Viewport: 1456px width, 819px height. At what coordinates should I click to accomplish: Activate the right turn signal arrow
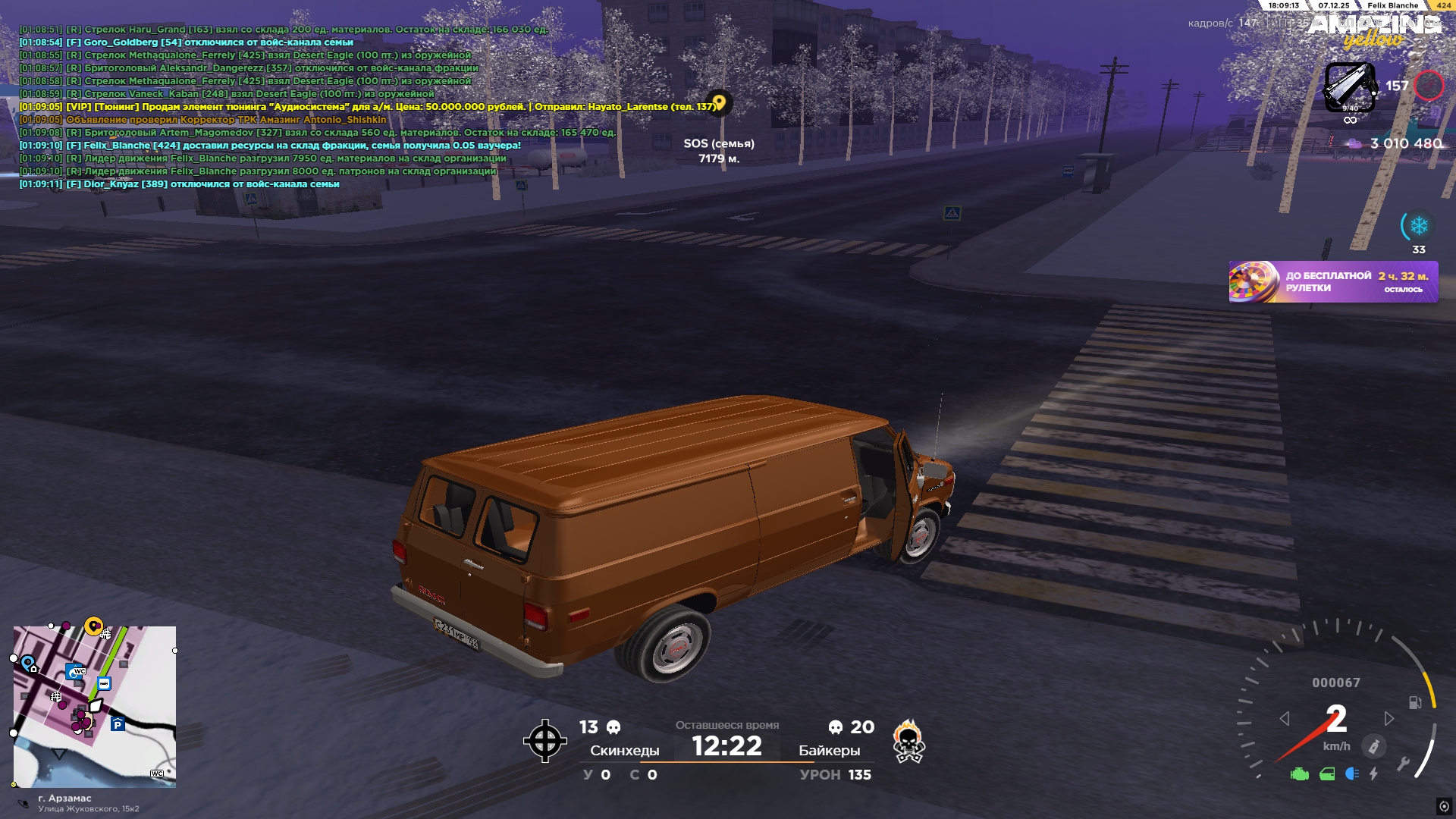tap(1389, 718)
